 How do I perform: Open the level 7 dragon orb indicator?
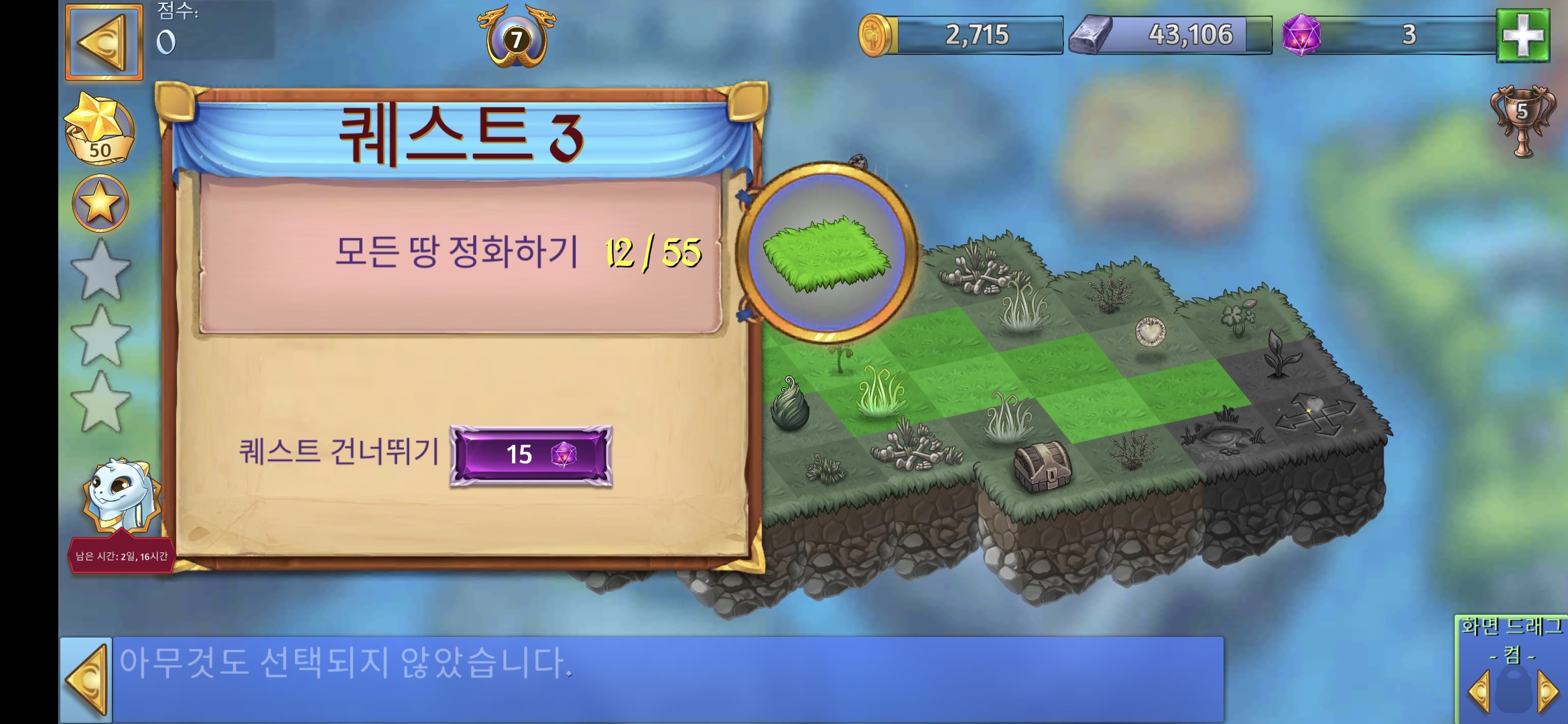pyautogui.click(x=516, y=37)
